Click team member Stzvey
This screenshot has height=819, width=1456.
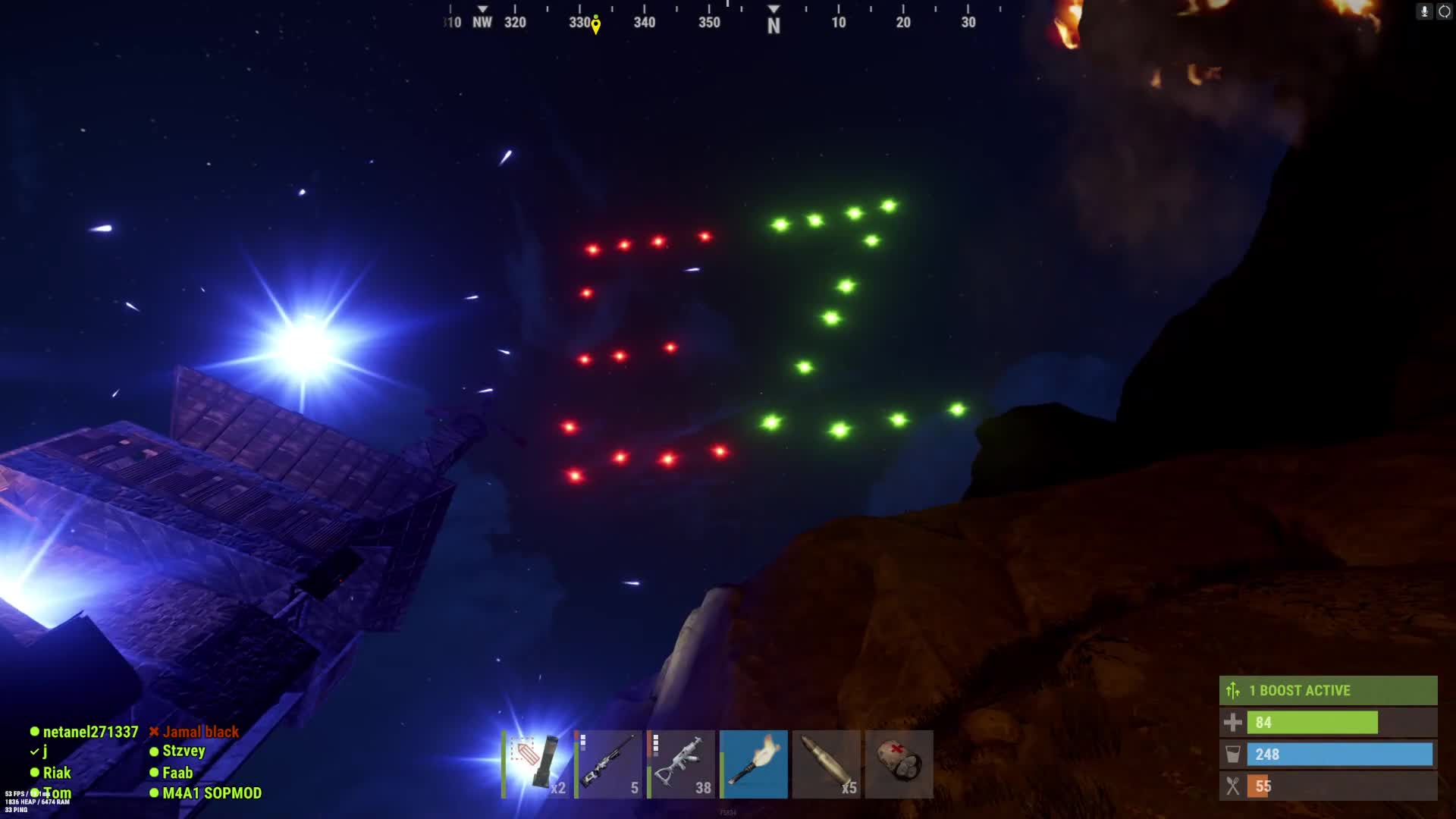click(x=184, y=751)
